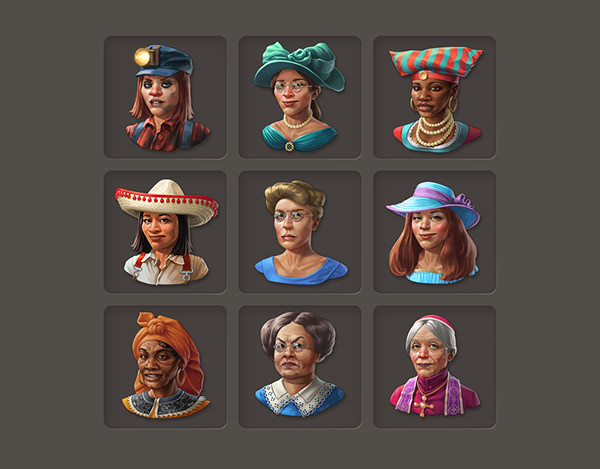This screenshot has height=469, width=600.
Task: Choose the stern woman with lace collar
Action: click(299, 366)
